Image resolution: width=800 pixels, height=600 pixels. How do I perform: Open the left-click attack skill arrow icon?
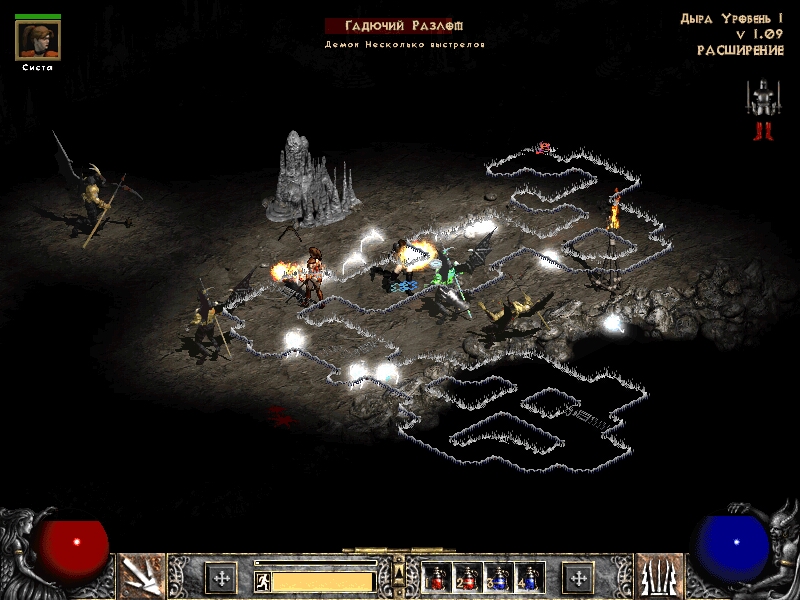[x=141, y=576]
